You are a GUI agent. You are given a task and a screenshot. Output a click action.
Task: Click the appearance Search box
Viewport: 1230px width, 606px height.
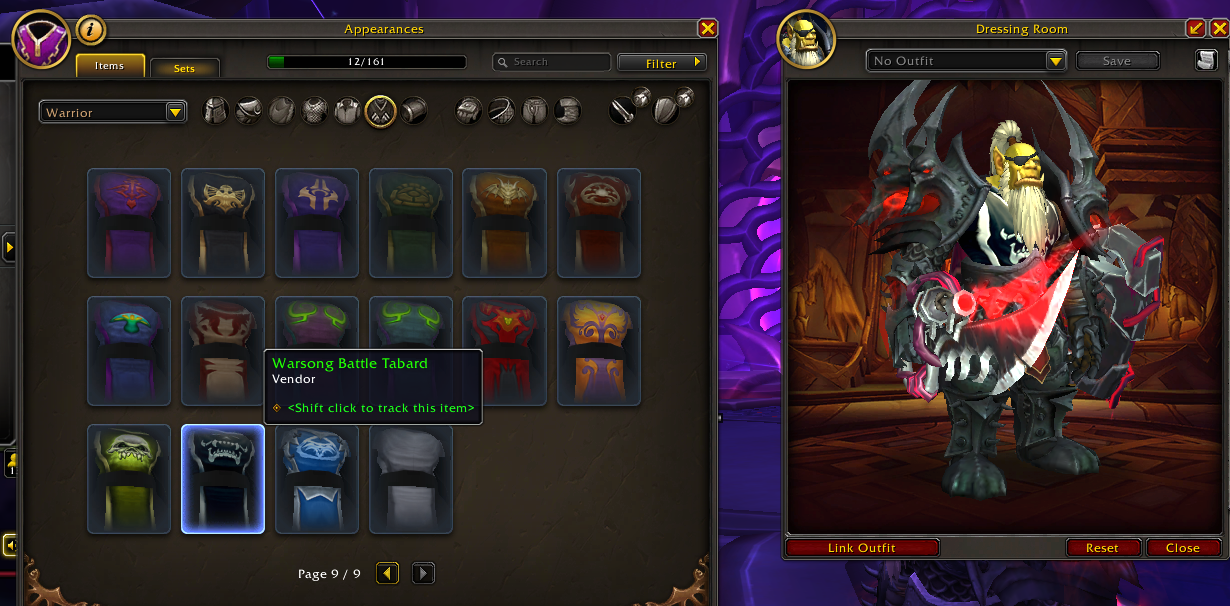(552, 62)
